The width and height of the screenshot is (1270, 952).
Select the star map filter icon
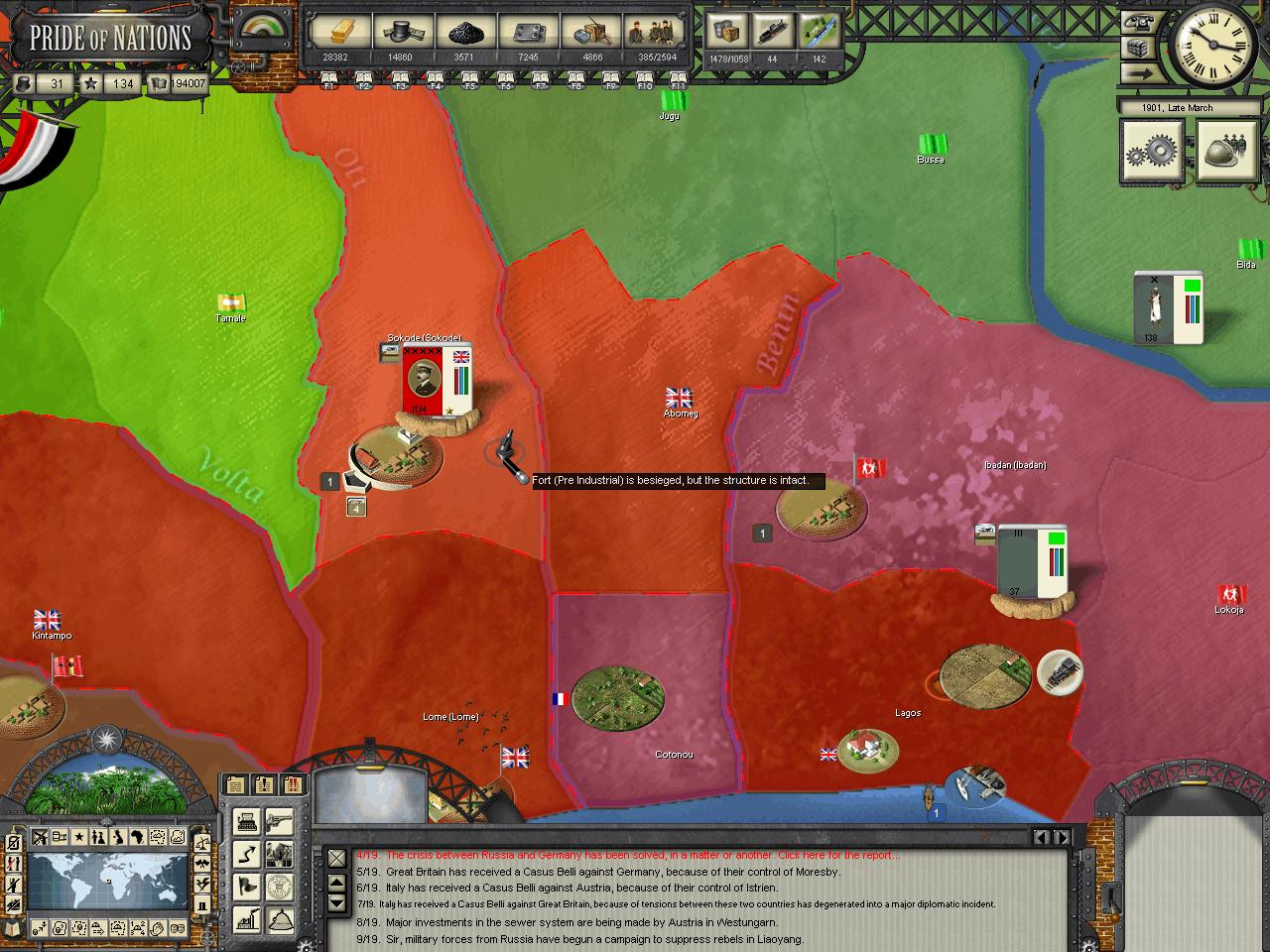(78, 837)
